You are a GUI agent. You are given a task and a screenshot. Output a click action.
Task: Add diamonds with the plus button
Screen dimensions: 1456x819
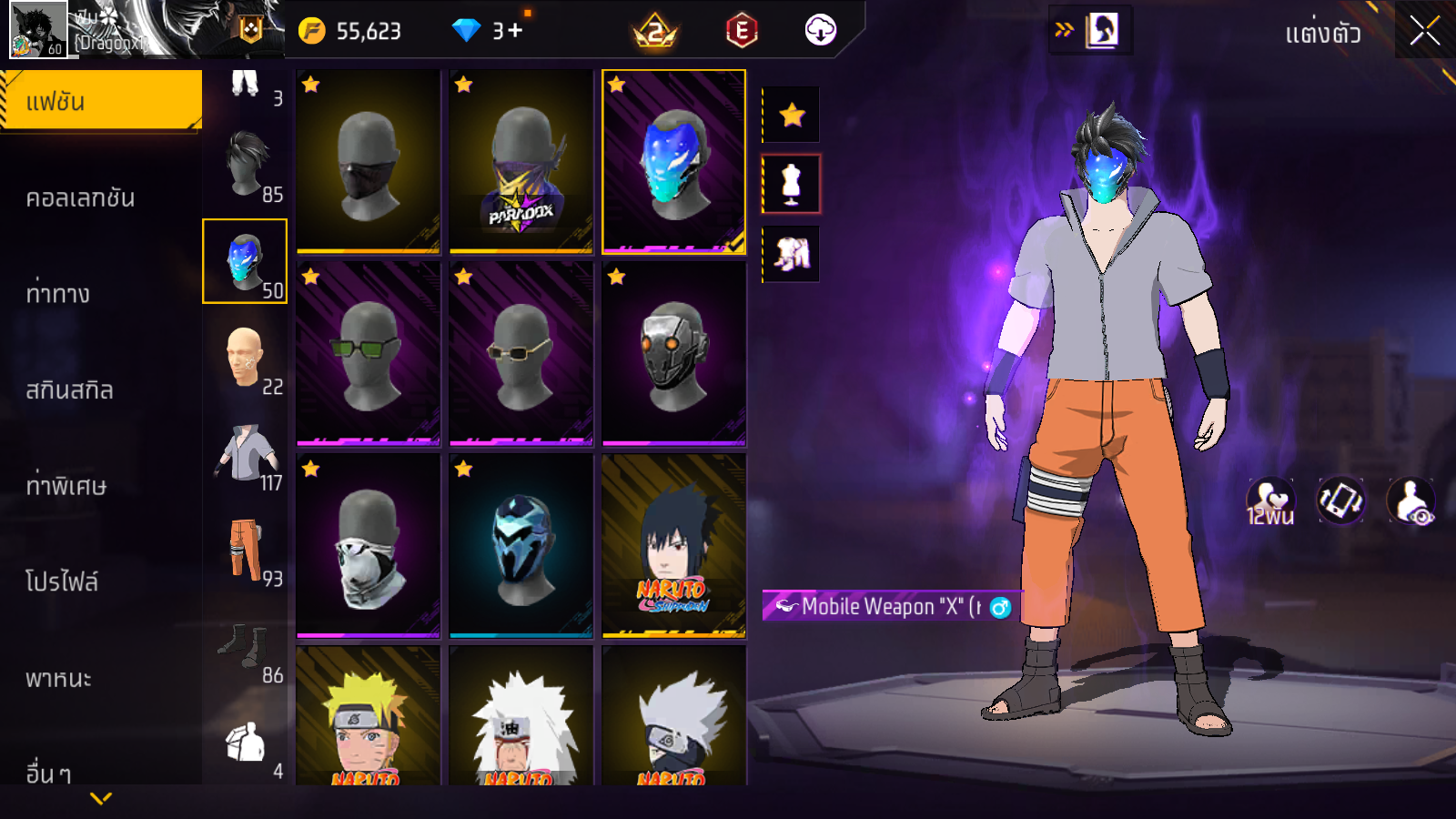pyautogui.click(x=516, y=31)
